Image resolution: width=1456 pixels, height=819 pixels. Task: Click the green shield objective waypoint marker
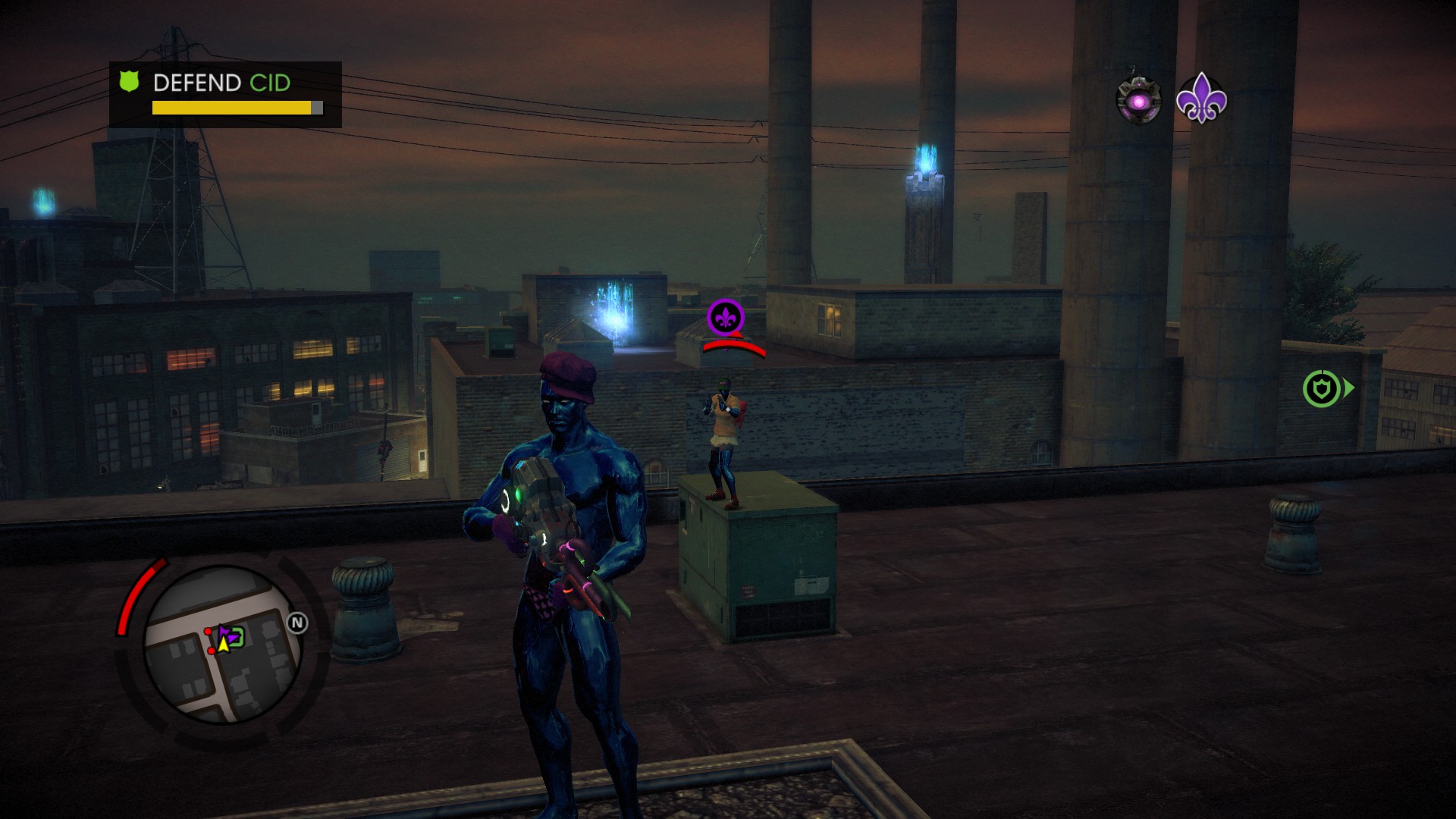(x=1323, y=389)
